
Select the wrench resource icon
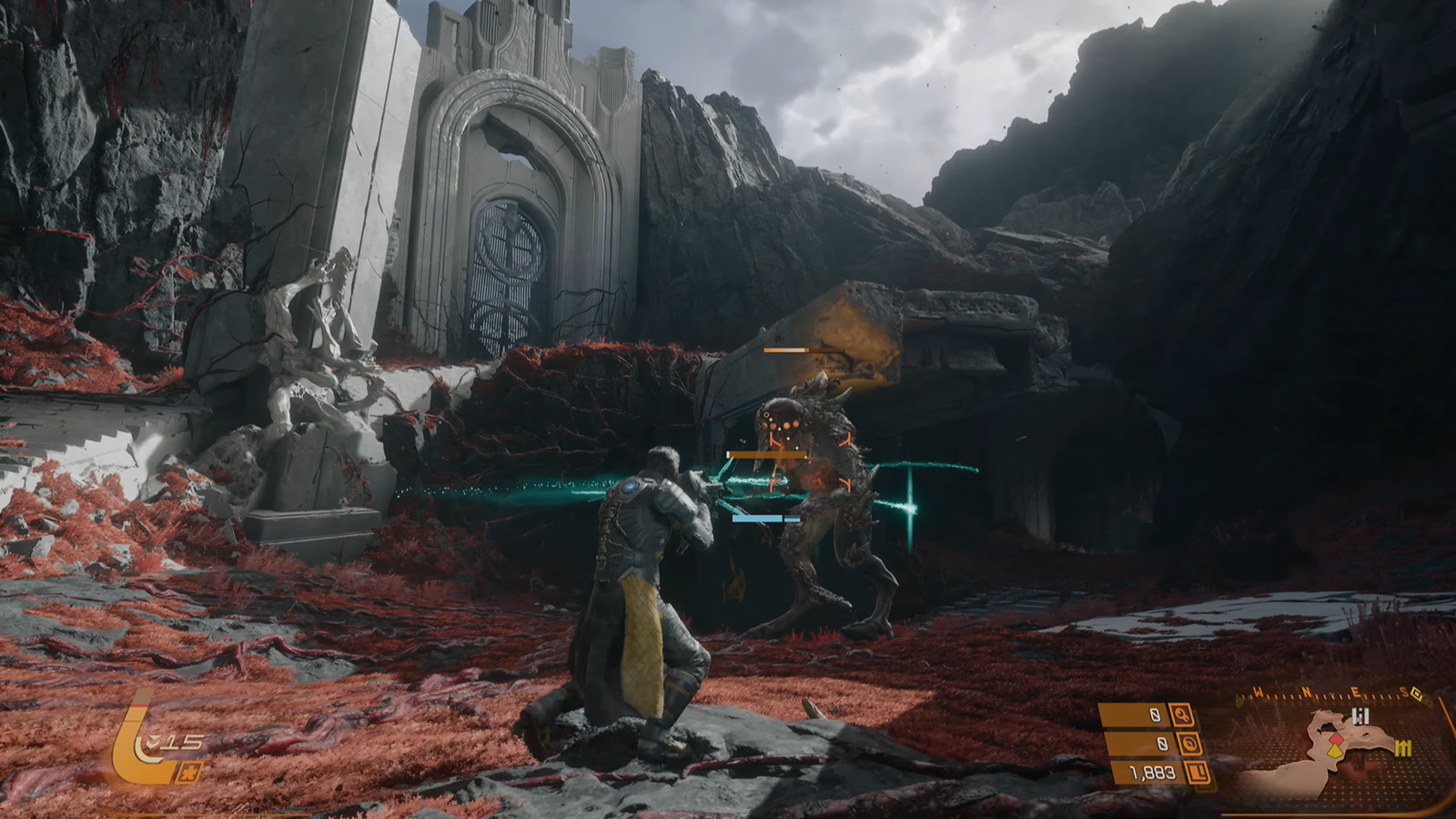(x=1182, y=715)
